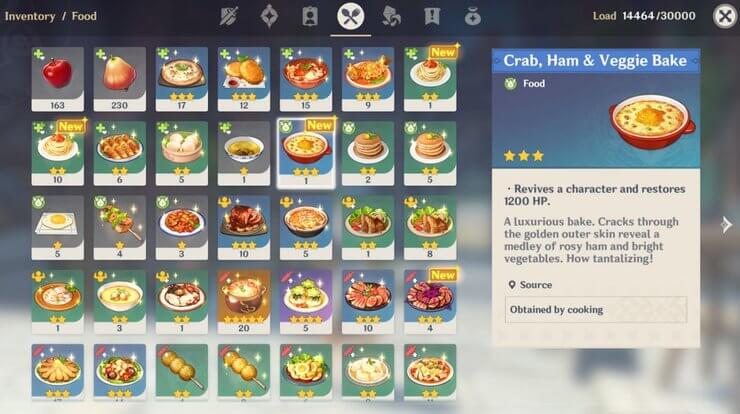This screenshot has width=740, height=414.
Task: Choose the Sunsettia stack of 230
Action: [119, 78]
